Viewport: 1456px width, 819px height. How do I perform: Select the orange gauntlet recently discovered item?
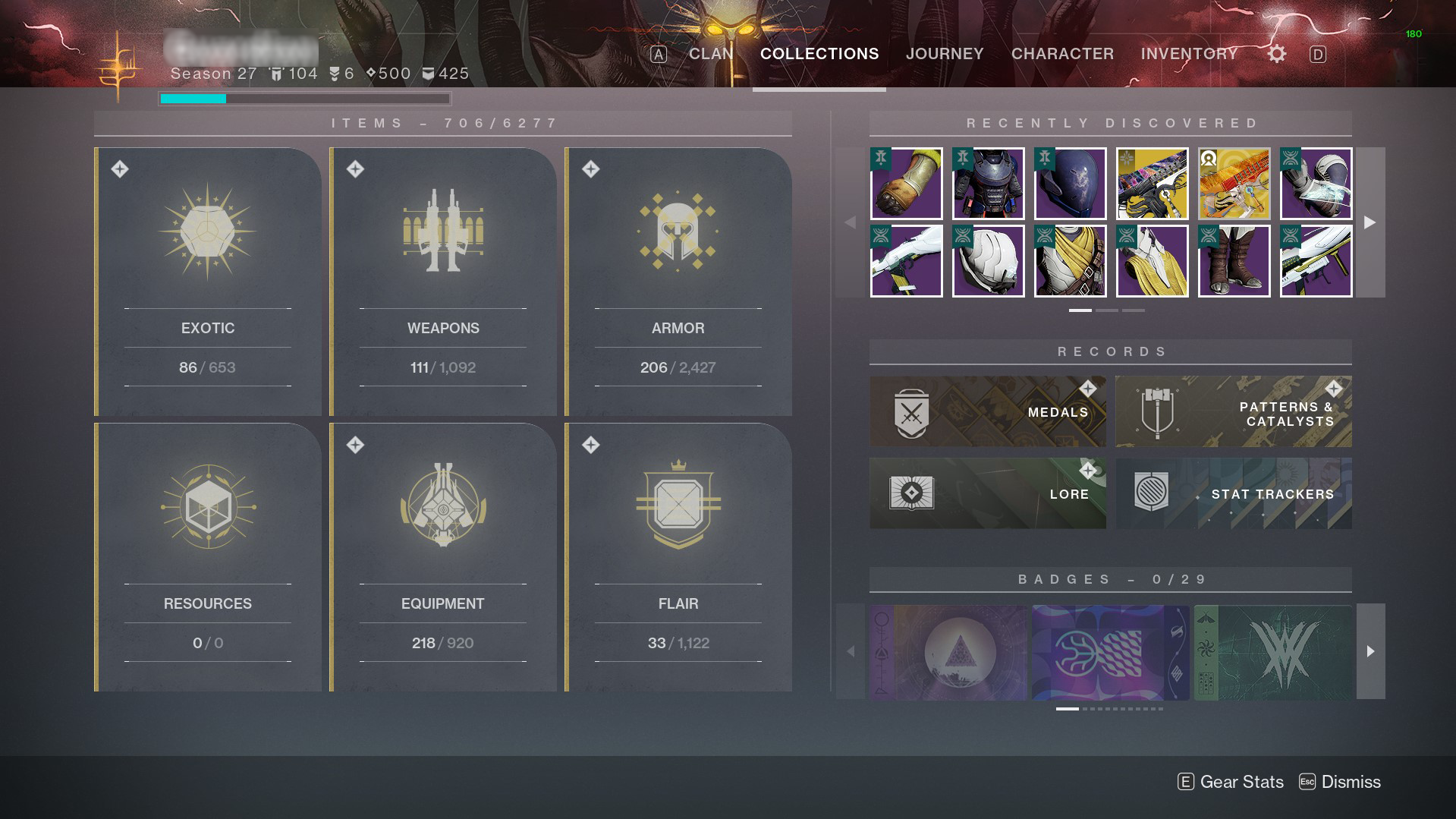click(906, 184)
